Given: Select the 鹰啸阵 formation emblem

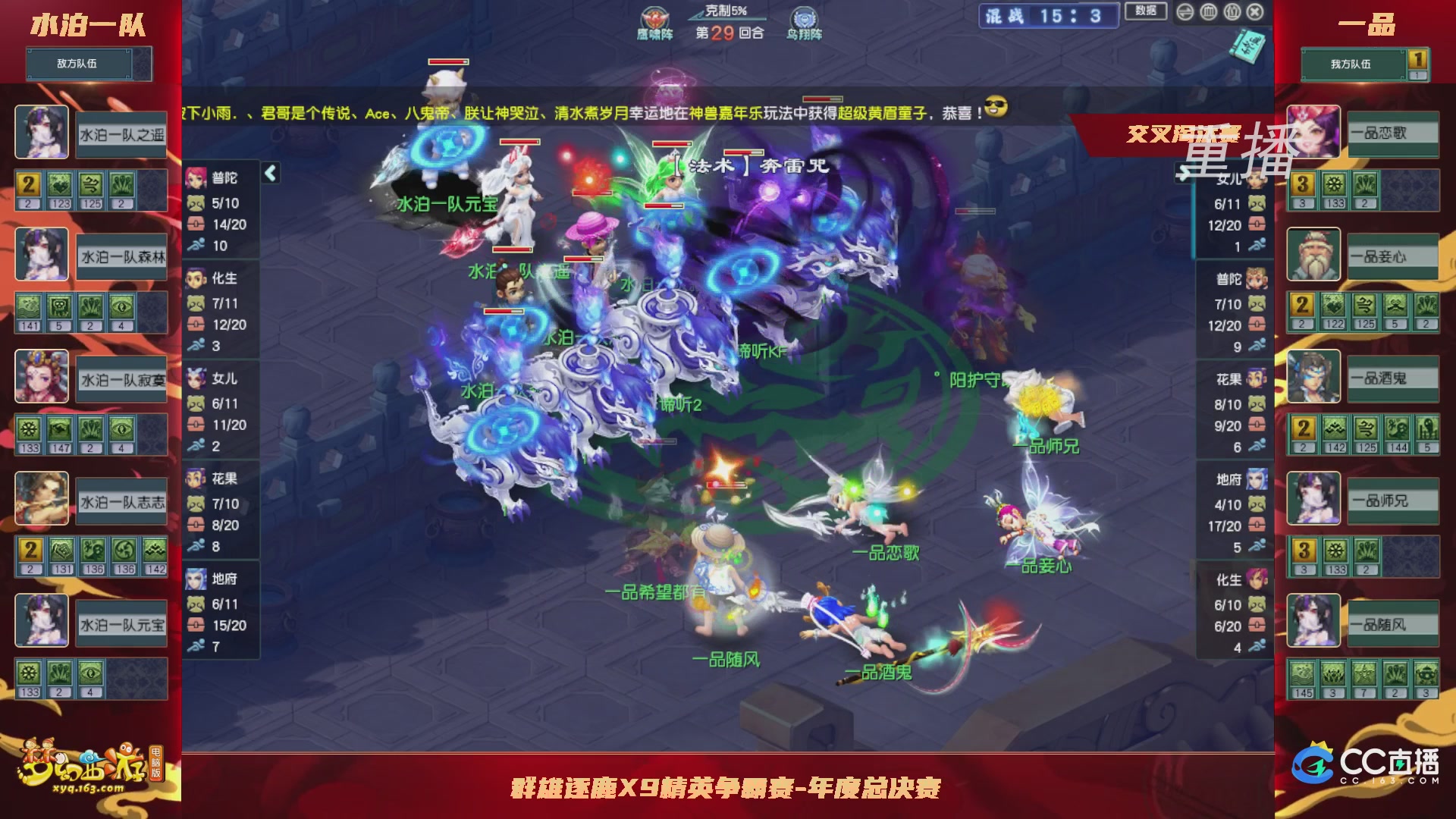Looking at the screenshot, I should coord(654,17).
